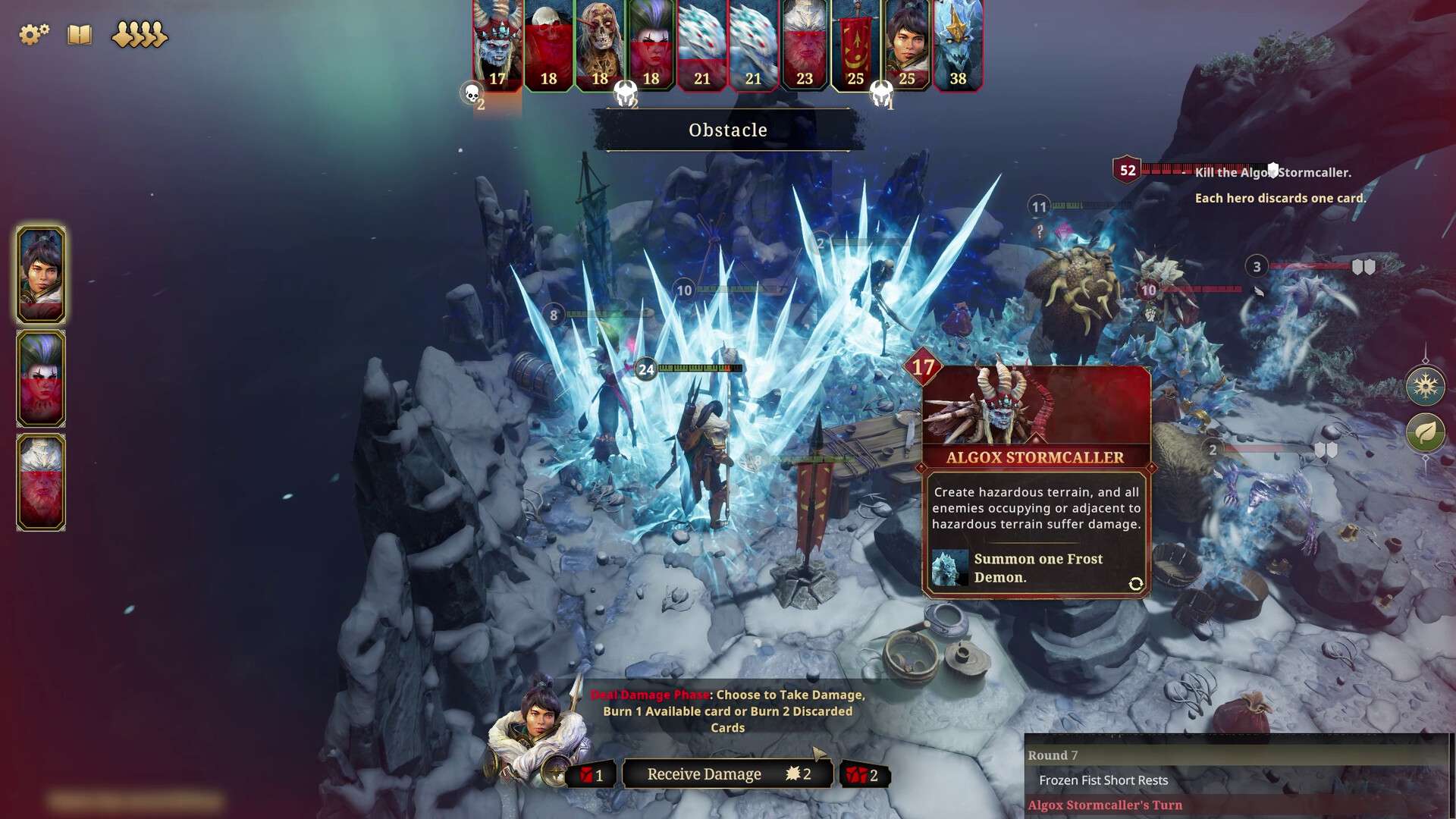Open the gear settings menu
The width and height of the screenshot is (1456, 819).
[33, 34]
